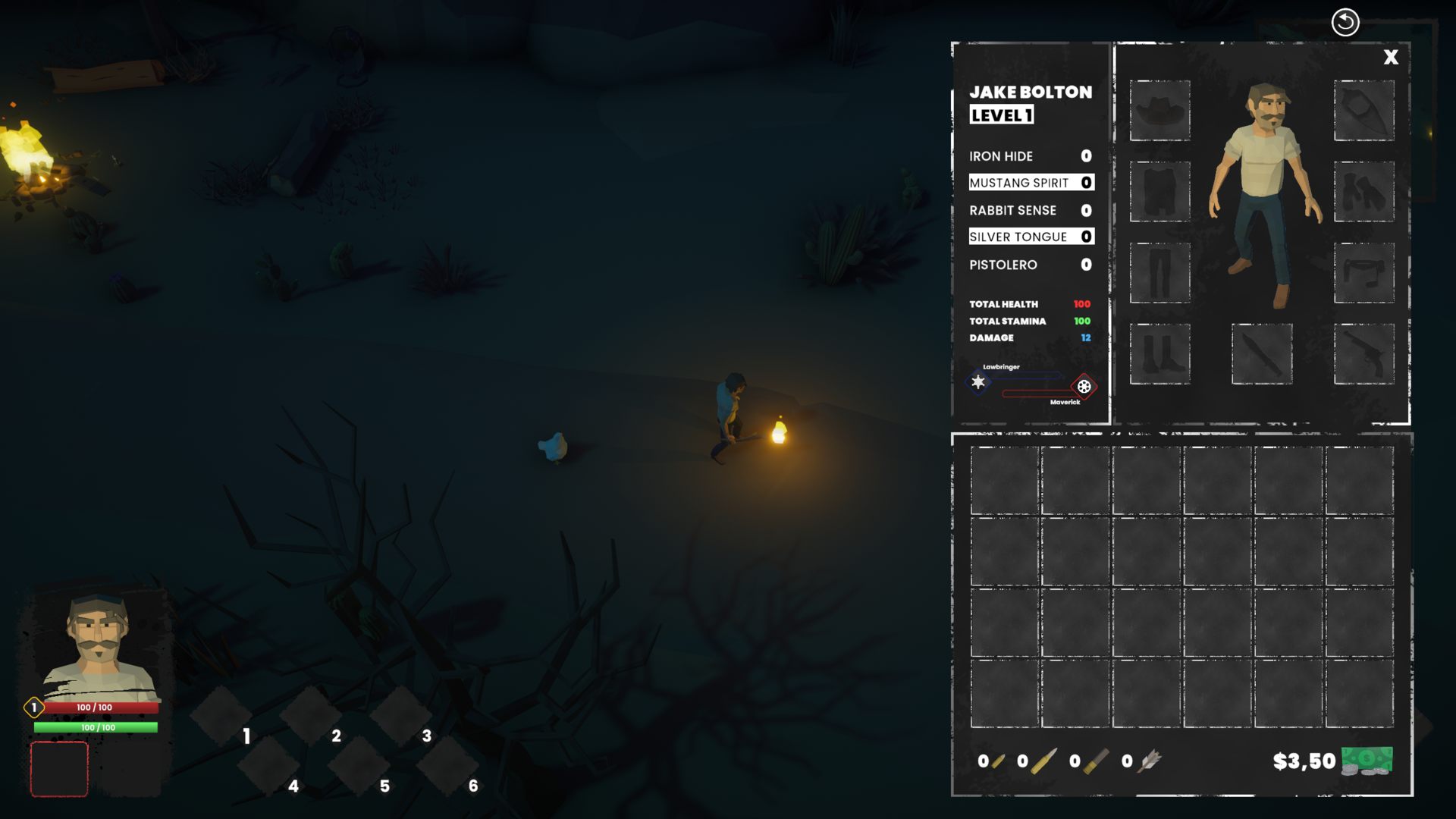Select hotbar slot number 1
This screenshot has height=819, width=1456.
pos(221,715)
